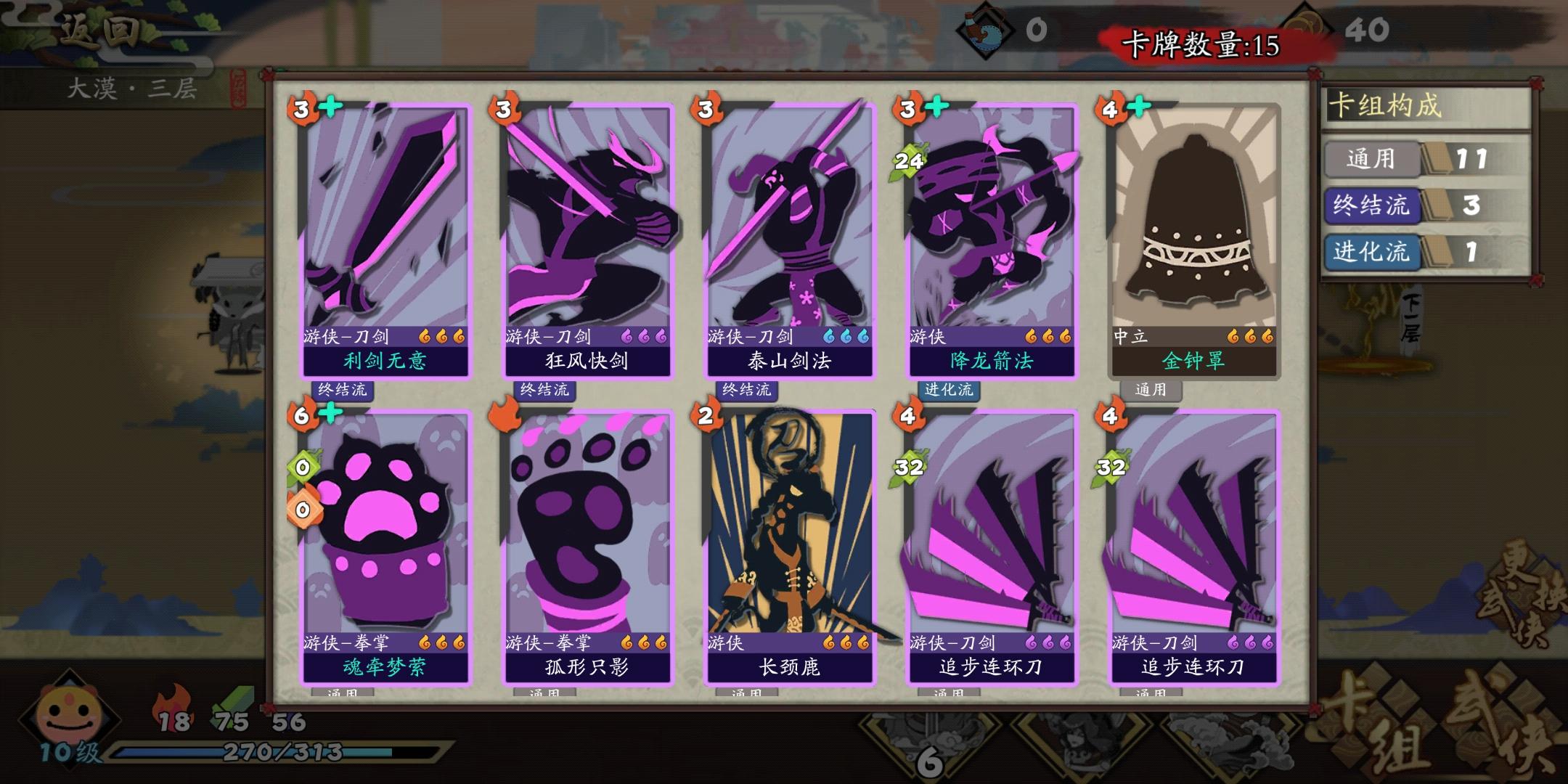Expand the 终结流 category showing 3 cards
Screen dimensions: 1568x784
[x=1373, y=206]
